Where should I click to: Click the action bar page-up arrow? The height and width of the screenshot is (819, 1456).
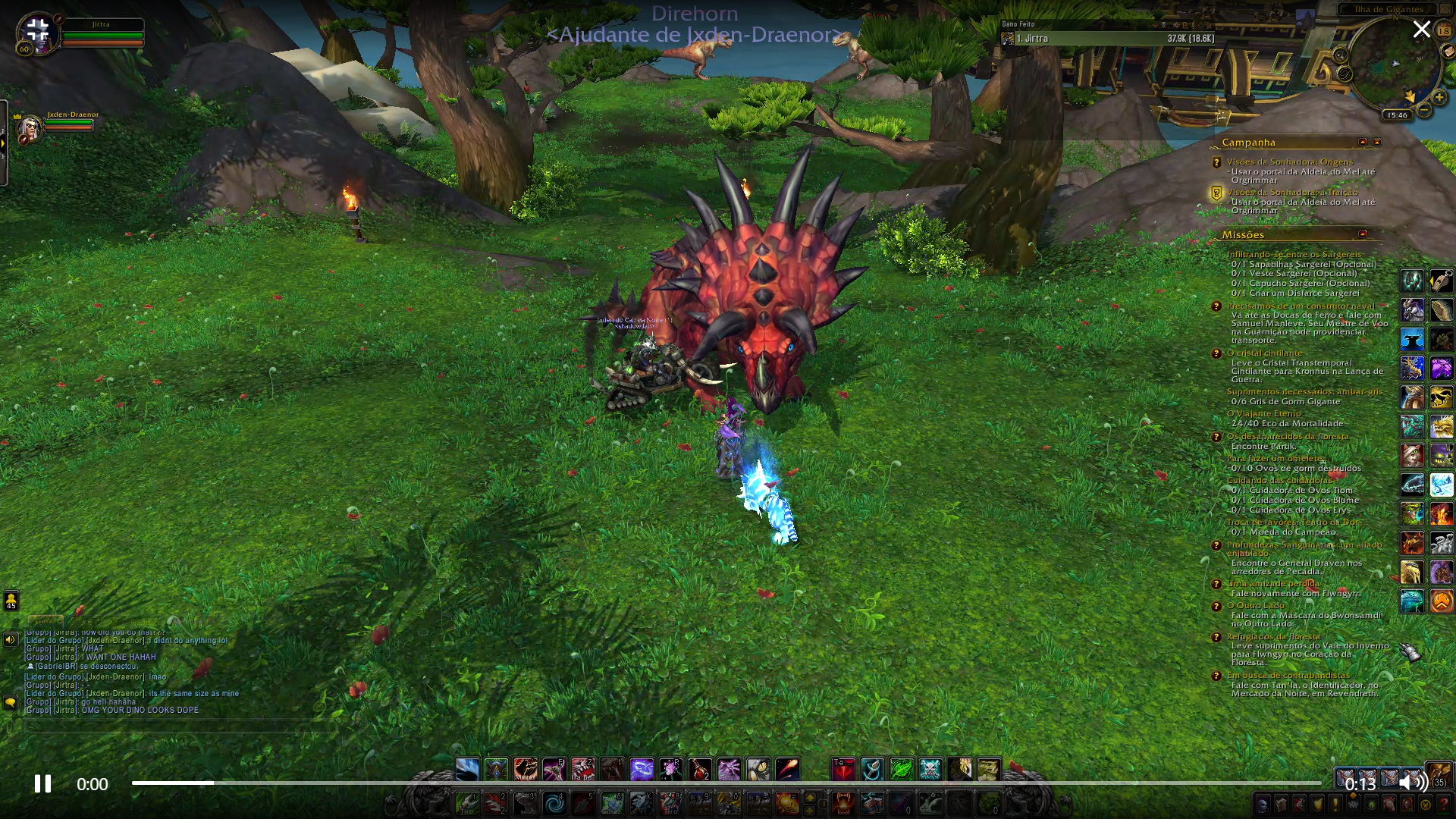[810, 797]
